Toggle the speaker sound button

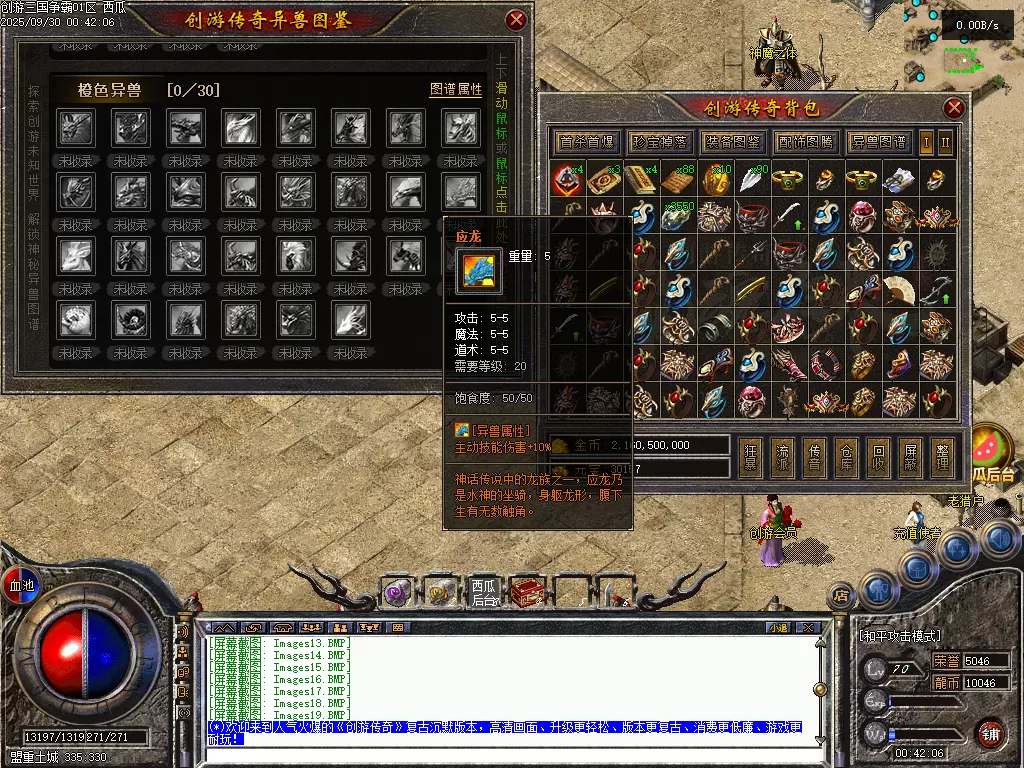(x=183, y=632)
